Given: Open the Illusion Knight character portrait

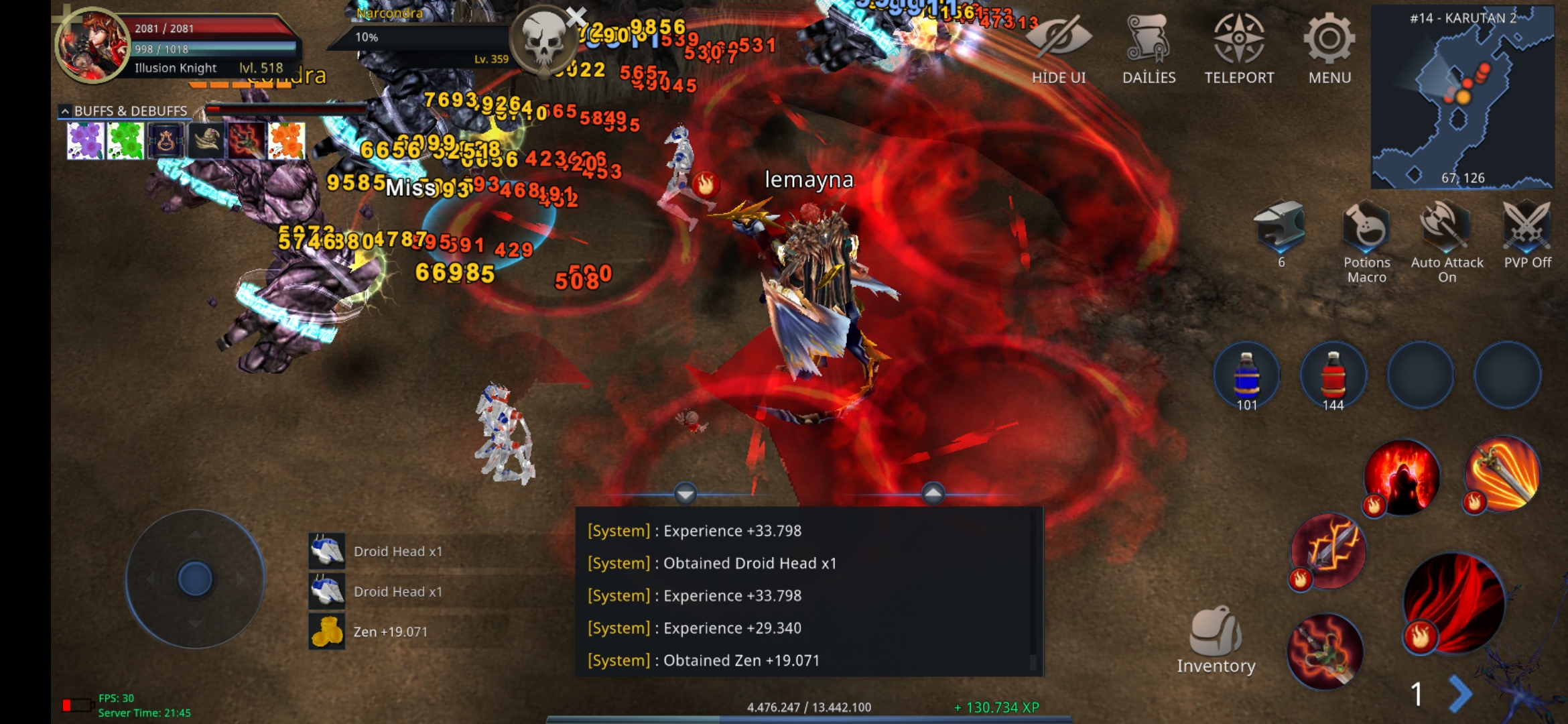Looking at the screenshot, I should point(92,46).
